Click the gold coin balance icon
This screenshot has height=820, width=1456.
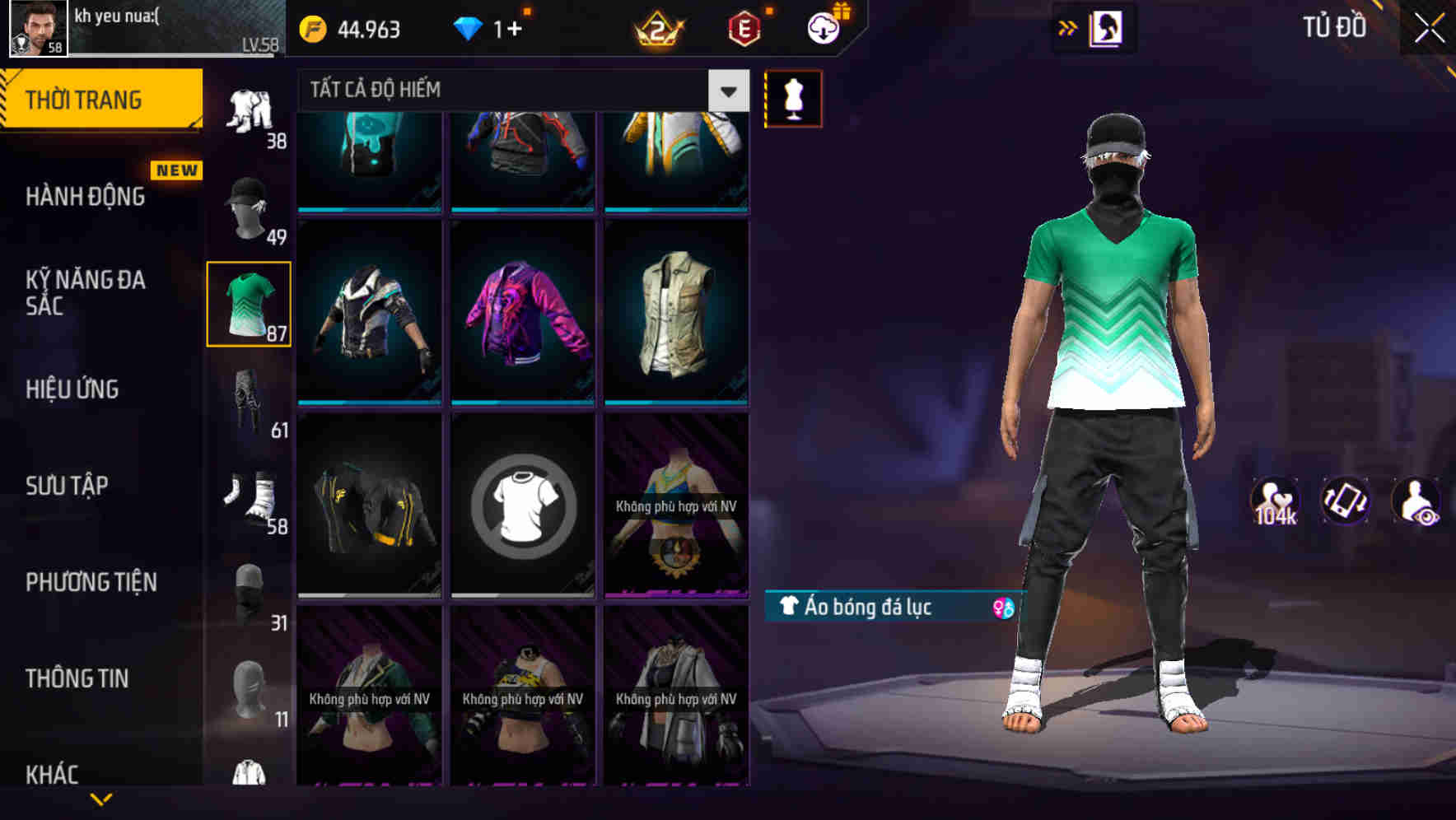coord(311,27)
